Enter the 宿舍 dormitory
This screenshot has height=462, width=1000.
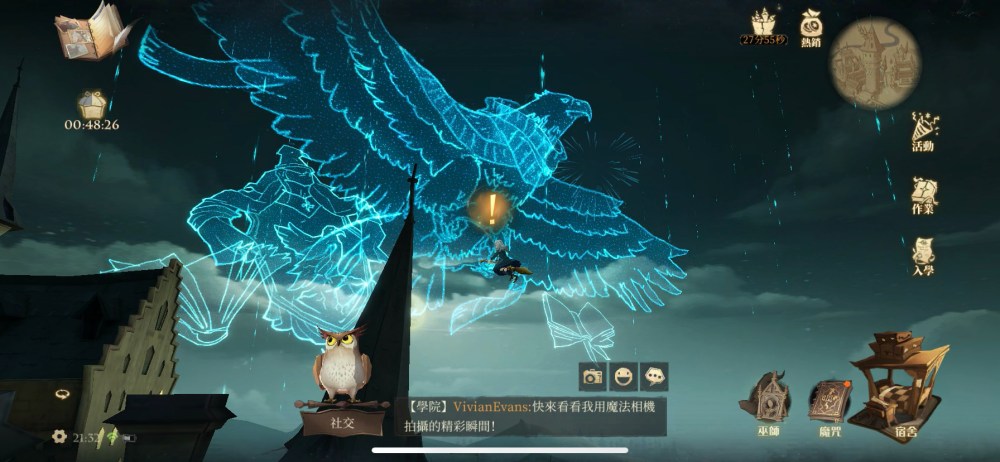point(903,388)
